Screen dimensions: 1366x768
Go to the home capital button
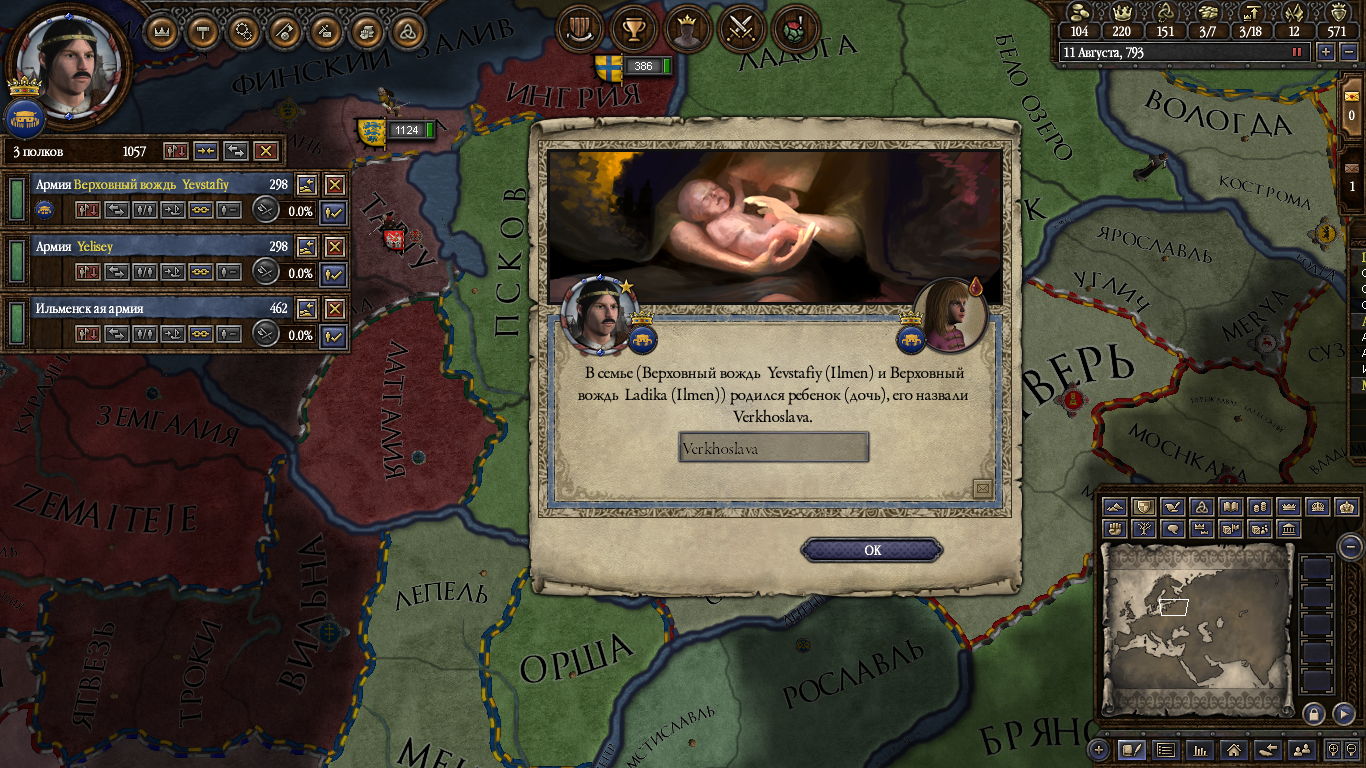point(1234,749)
